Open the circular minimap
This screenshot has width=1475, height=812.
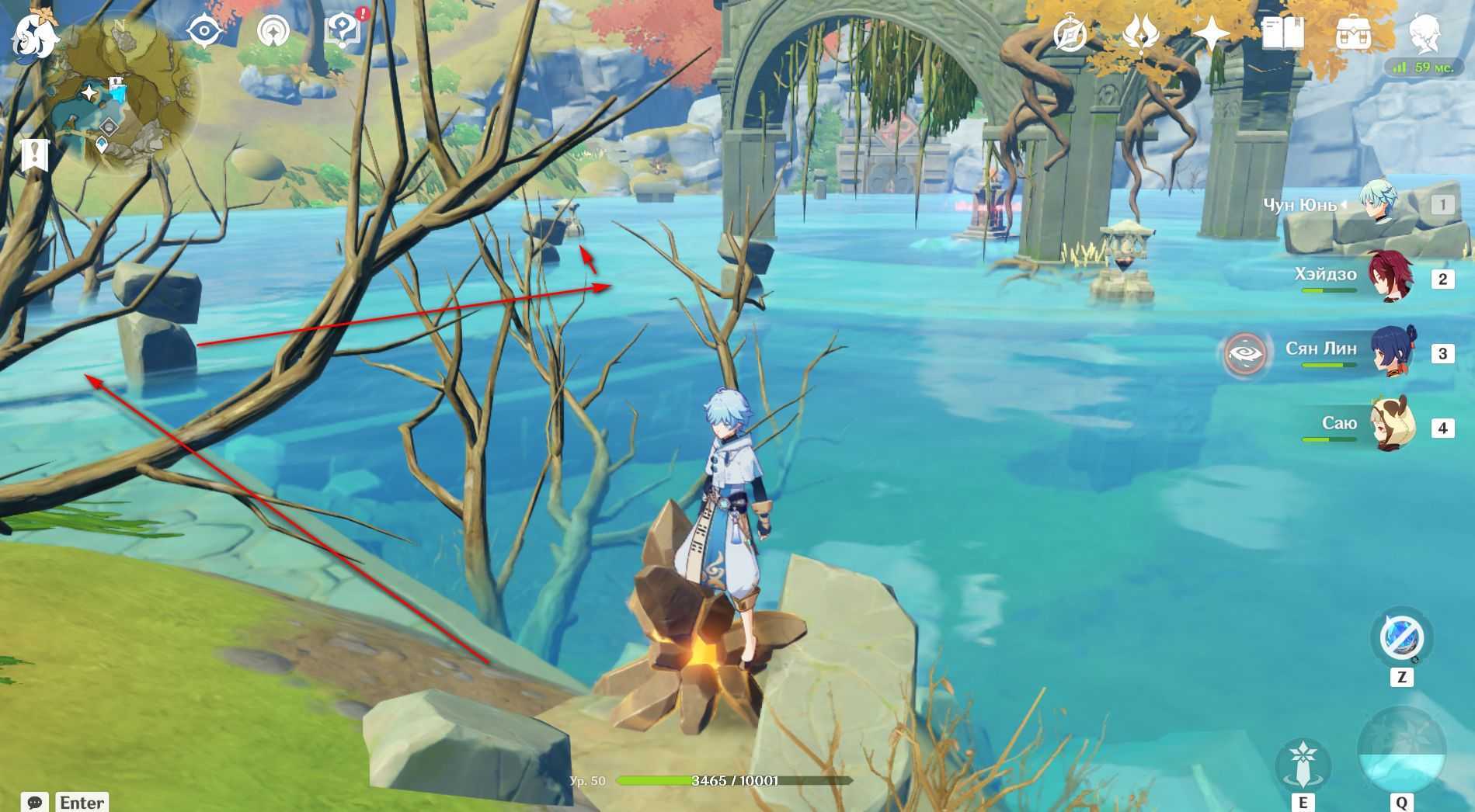click(124, 92)
